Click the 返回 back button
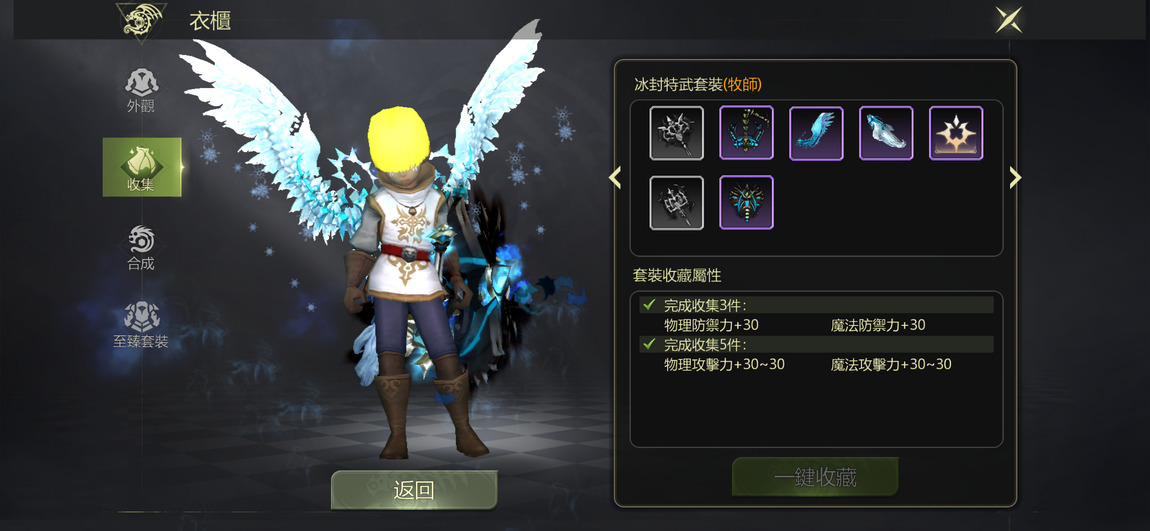The height and width of the screenshot is (531, 1150). click(x=414, y=490)
